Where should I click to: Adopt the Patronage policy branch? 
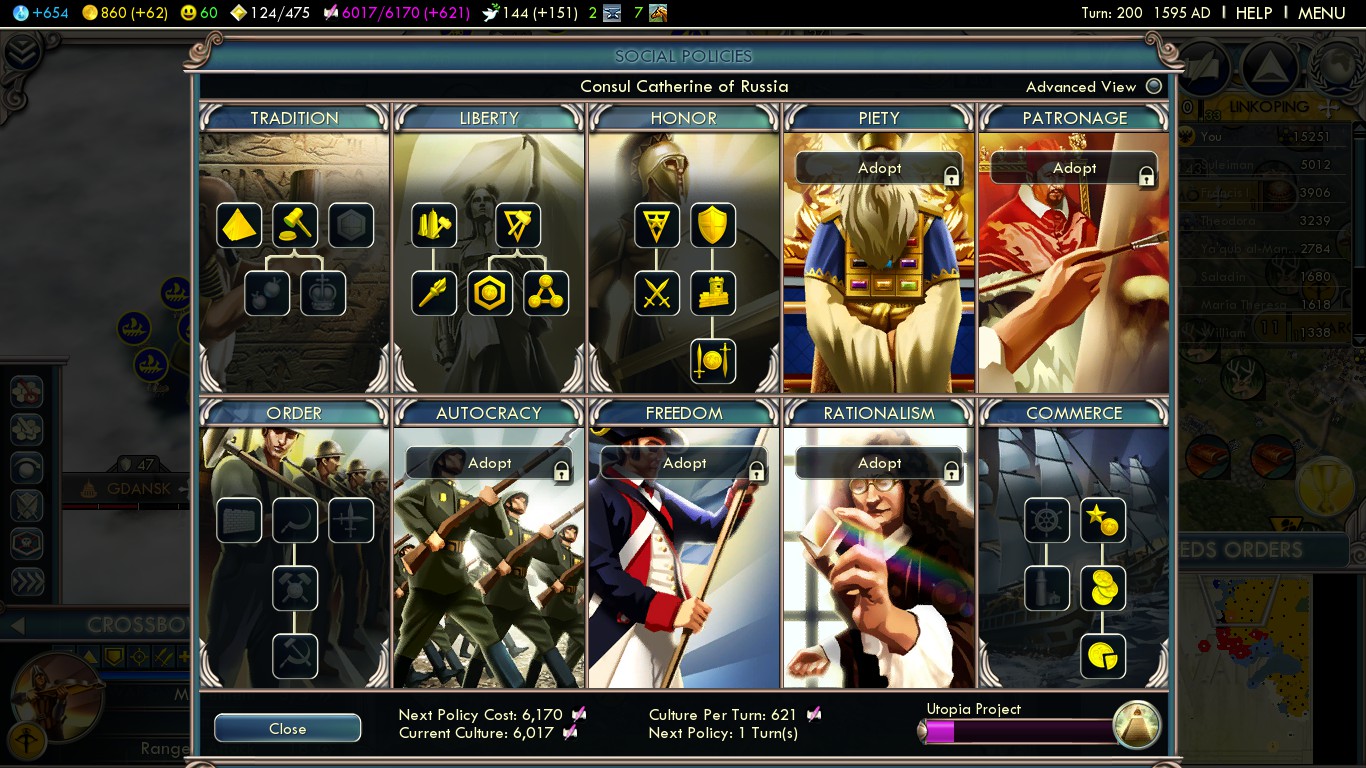tap(1074, 168)
